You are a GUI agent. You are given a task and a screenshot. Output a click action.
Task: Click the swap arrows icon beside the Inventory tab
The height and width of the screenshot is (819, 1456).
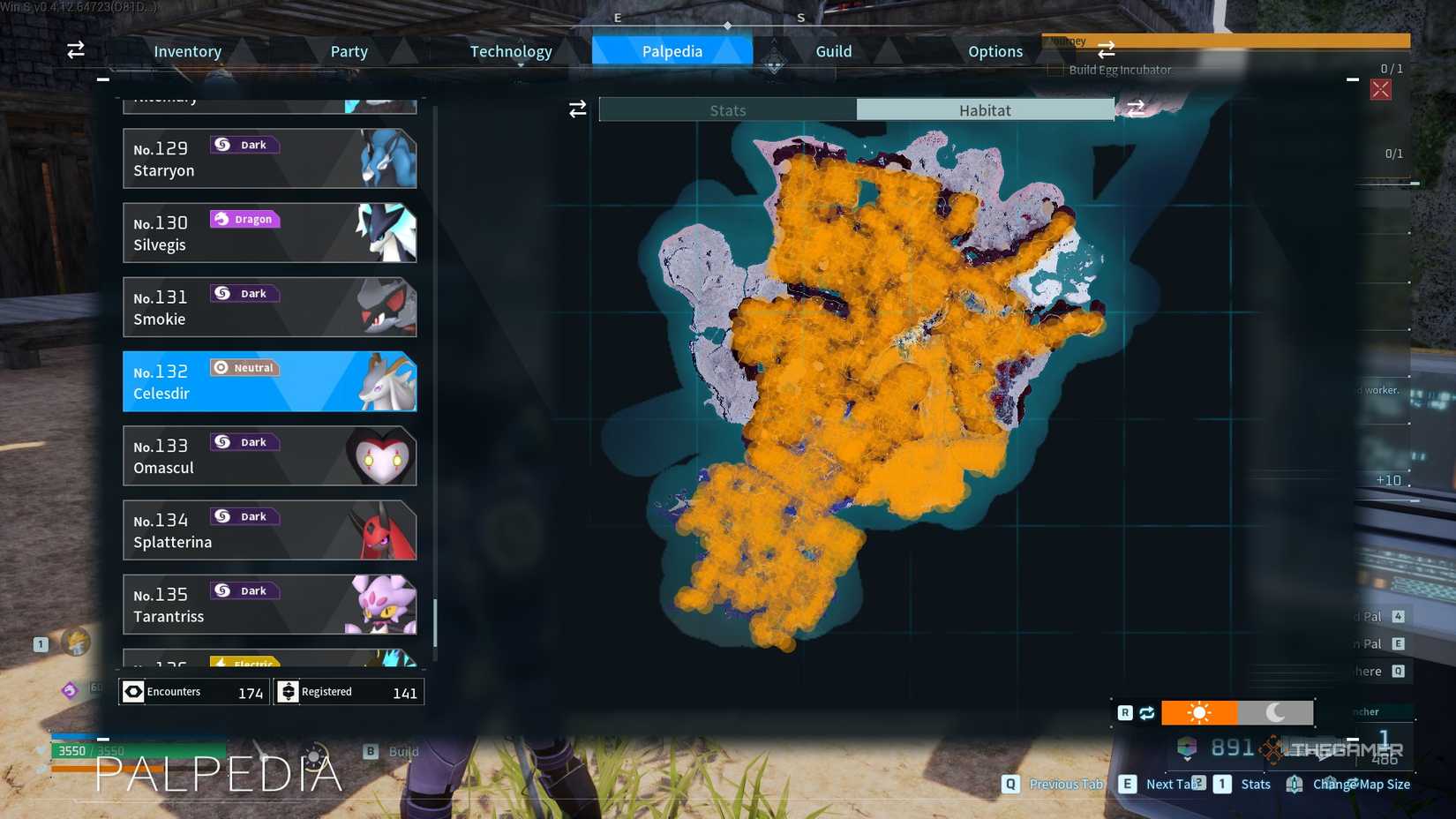tap(75, 50)
